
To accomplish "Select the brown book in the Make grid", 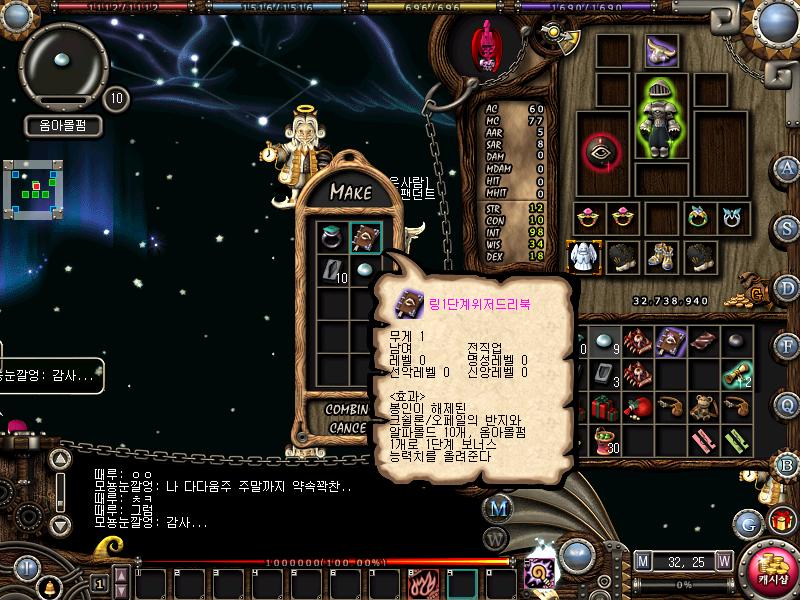I will tap(366, 238).
